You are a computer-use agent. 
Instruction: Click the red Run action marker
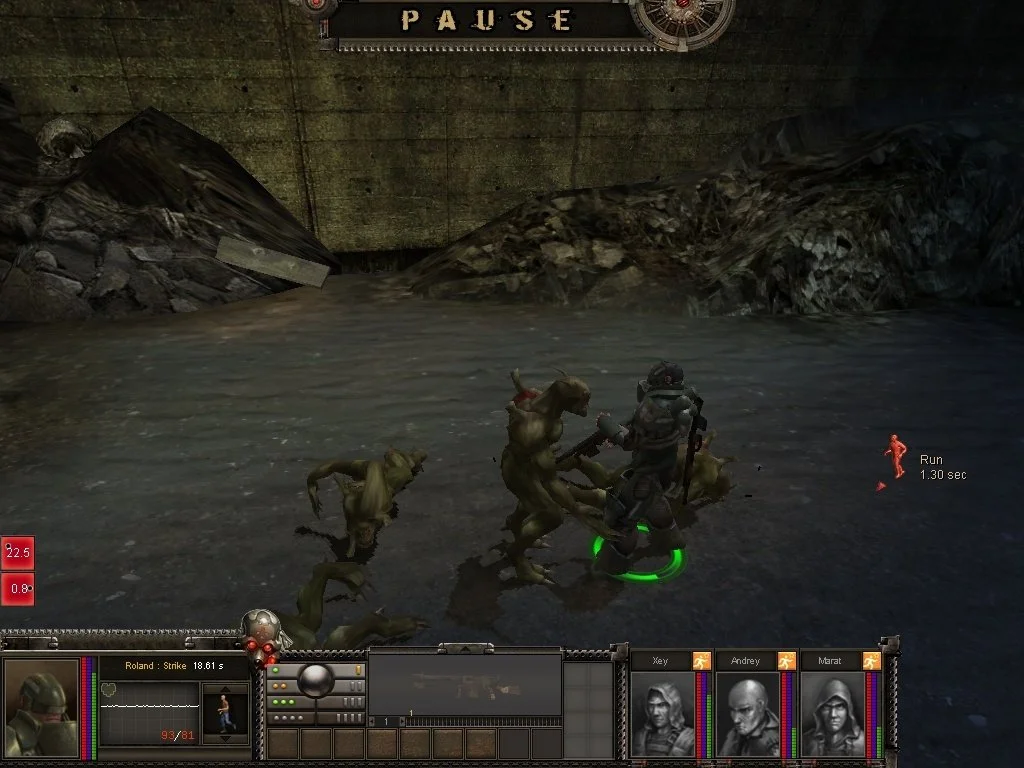click(895, 457)
